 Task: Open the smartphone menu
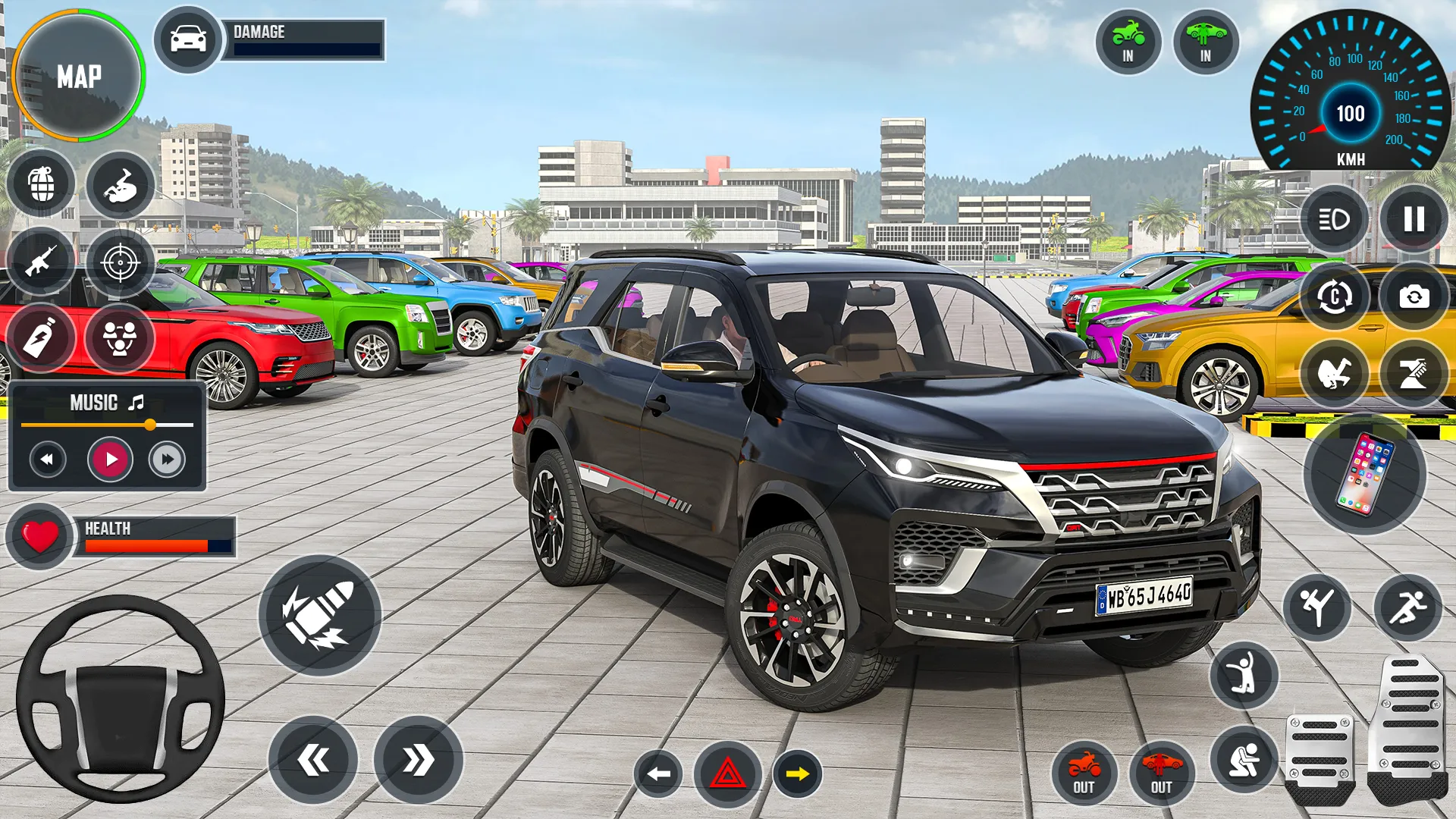click(x=1364, y=474)
